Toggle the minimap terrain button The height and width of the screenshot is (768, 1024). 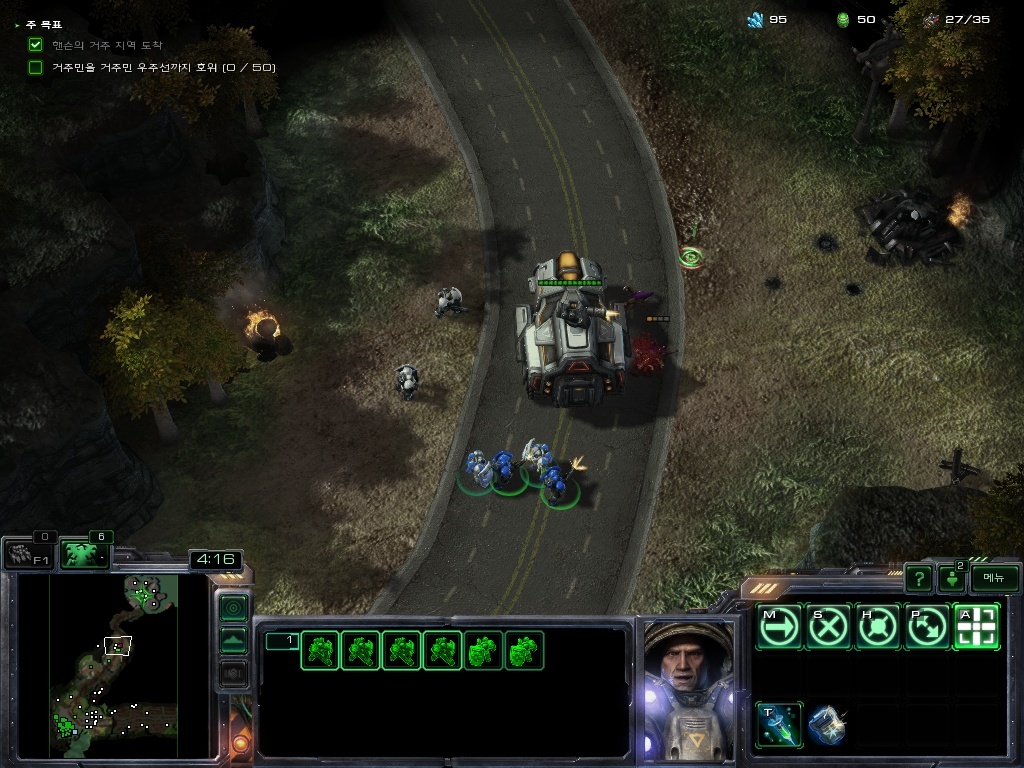233,641
